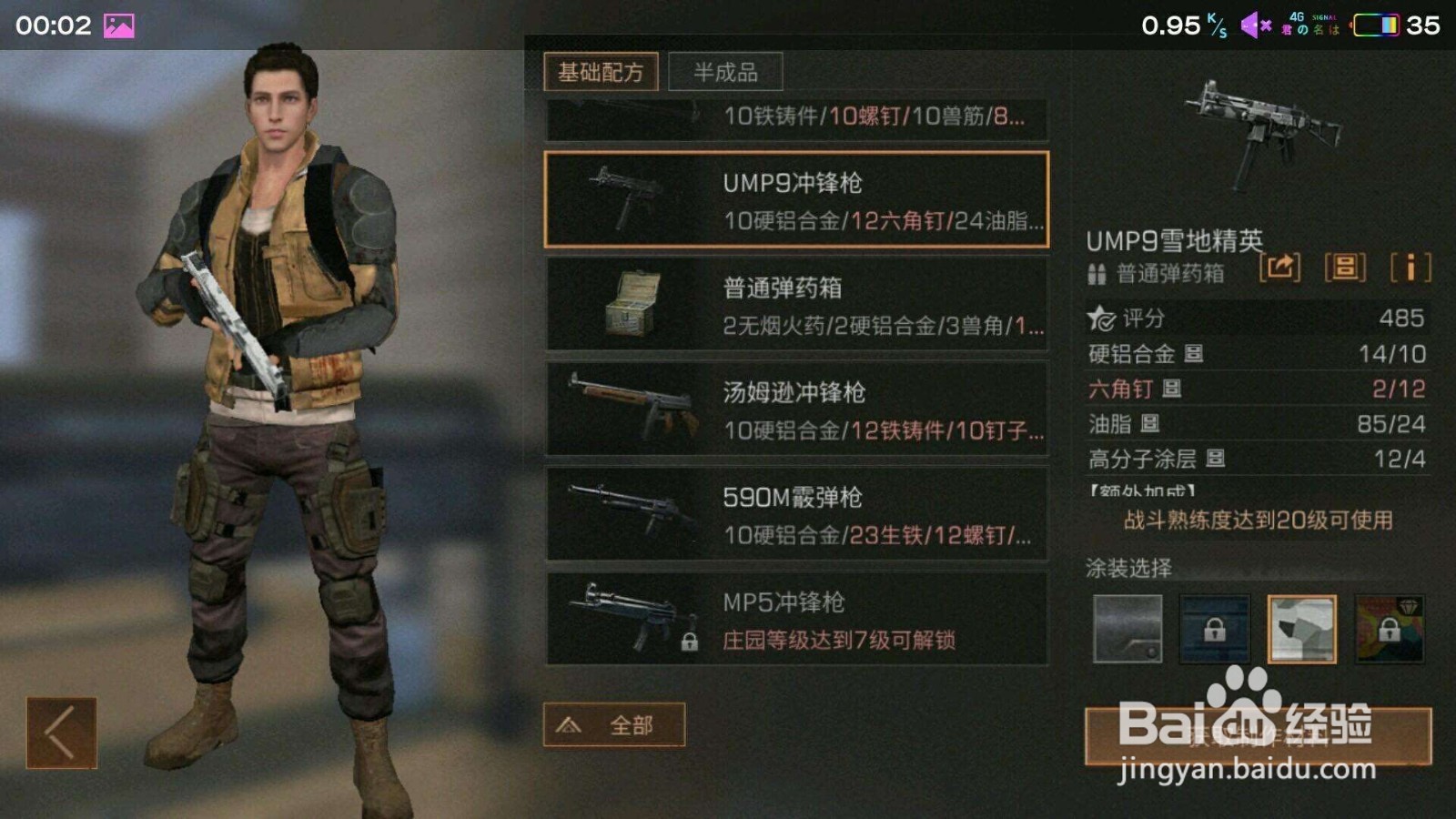The image size is (1456, 819).
Task: Click the storage box icon beside the share icon
Action: [1344, 268]
